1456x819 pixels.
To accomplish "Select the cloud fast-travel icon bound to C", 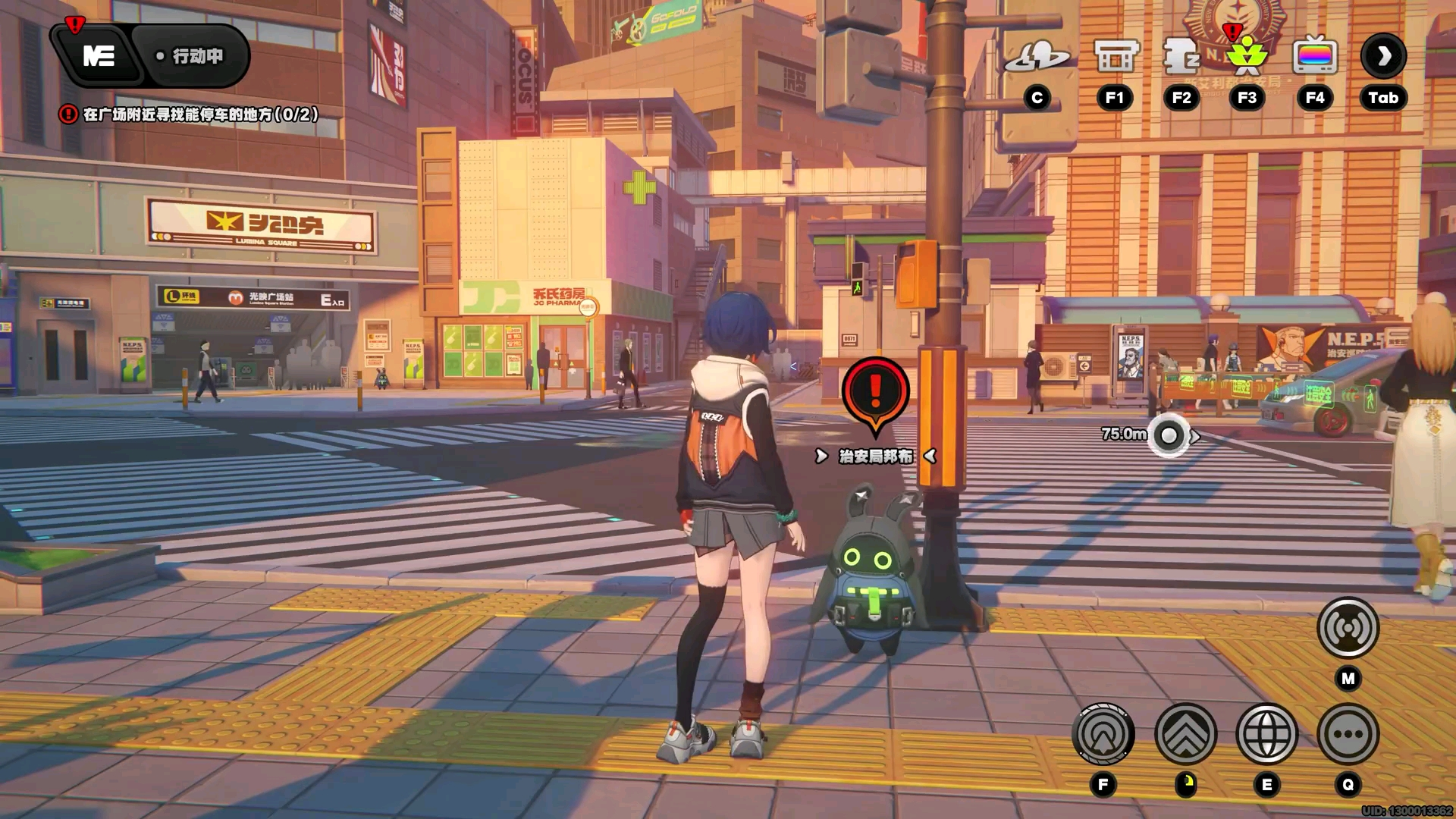I will [x=1038, y=55].
